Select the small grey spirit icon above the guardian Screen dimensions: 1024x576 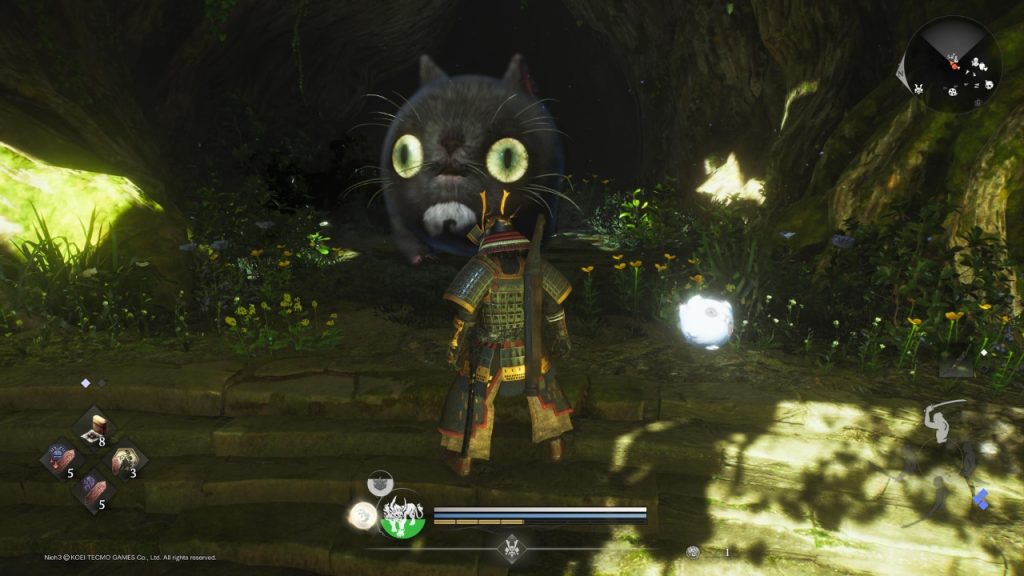(x=380, y=484)
